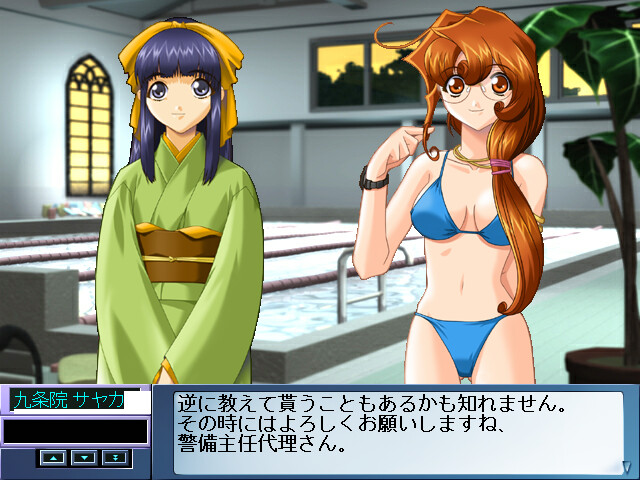Click the single down-arrow button
The image size is (640, 480).
click(x=85, y=457)
